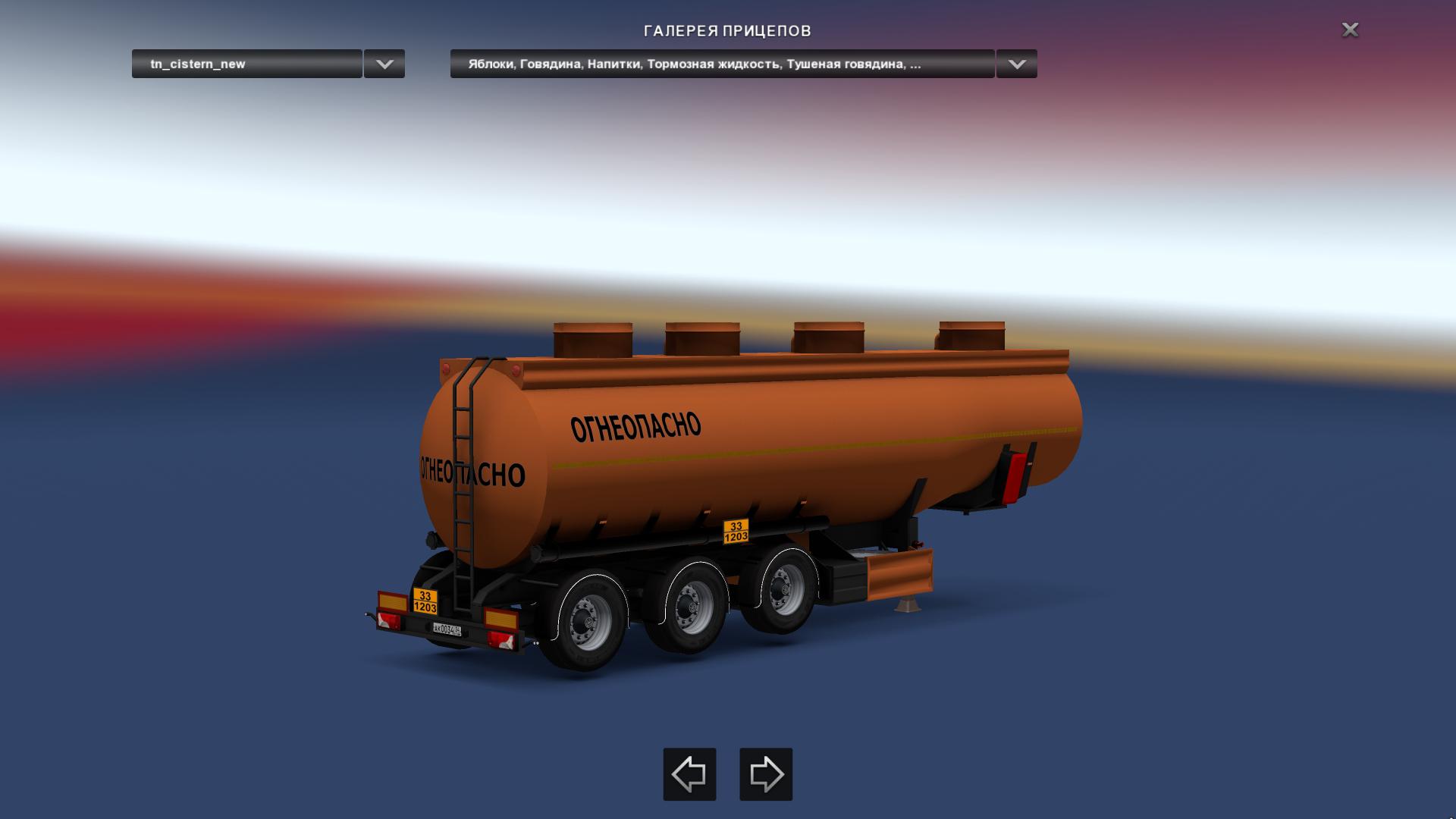Open the cargo list dropdown starting with Яблоки
1456x819 pixels.
coord(722,64)
